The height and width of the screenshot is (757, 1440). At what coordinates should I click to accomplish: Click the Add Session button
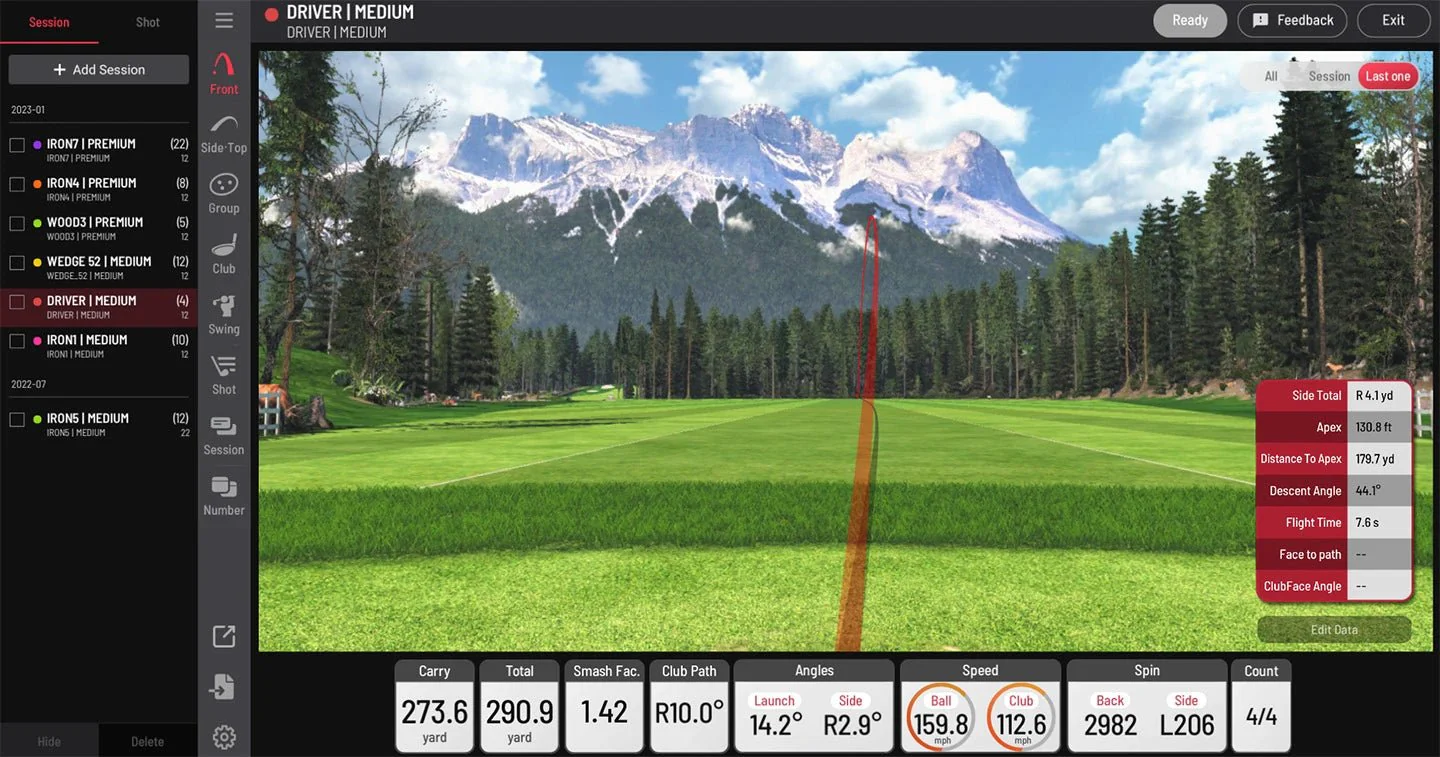tap(98, 69)
